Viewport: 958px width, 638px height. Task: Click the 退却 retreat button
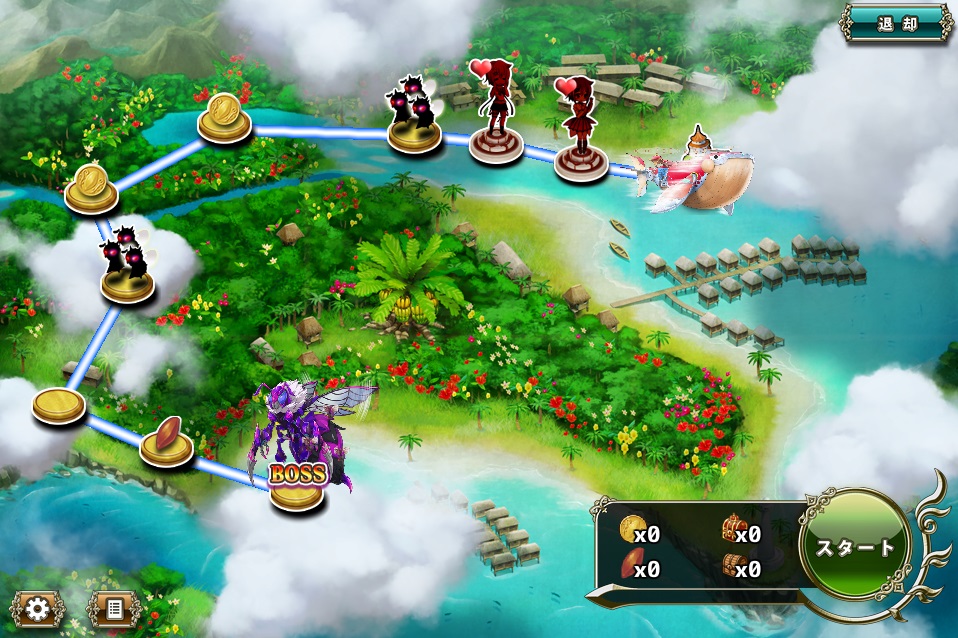(896, 23)
